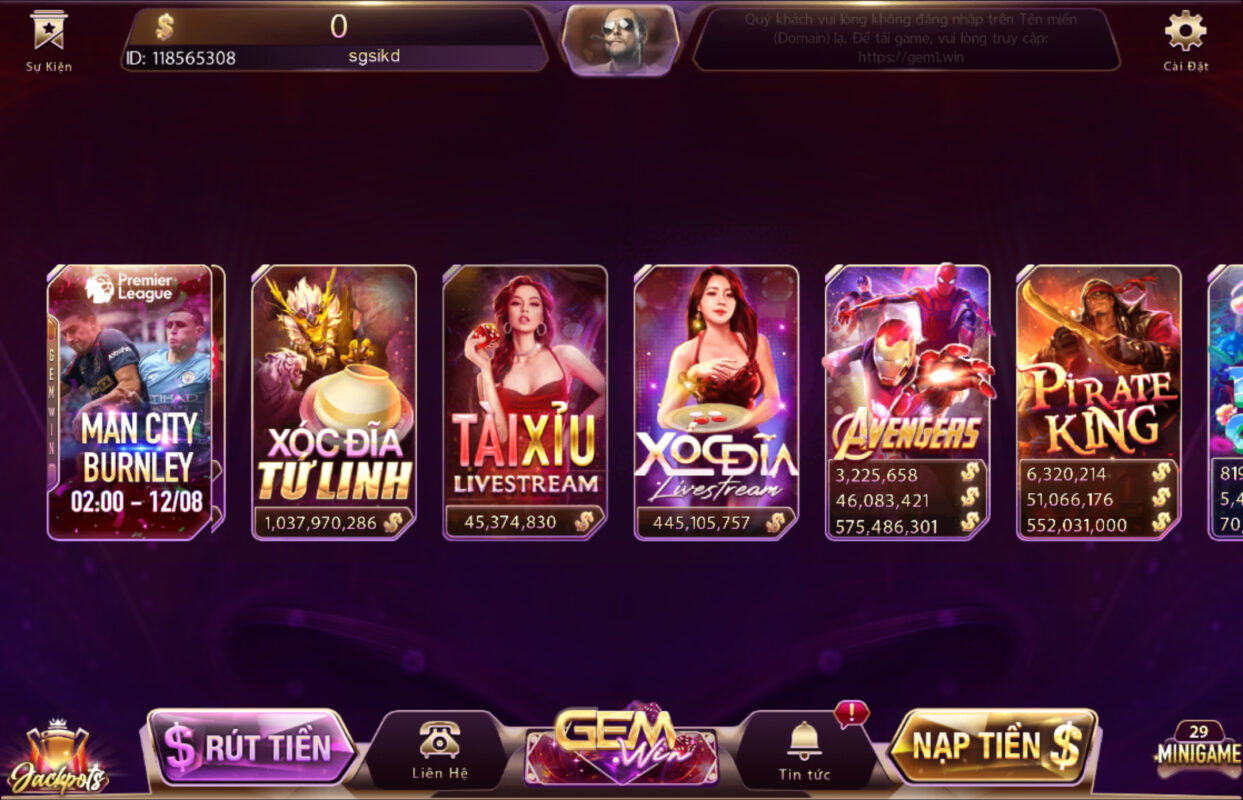Open Cài Đặt settings gear
This screenshot has height=800, width=1243.
[x=1186, y=38]
